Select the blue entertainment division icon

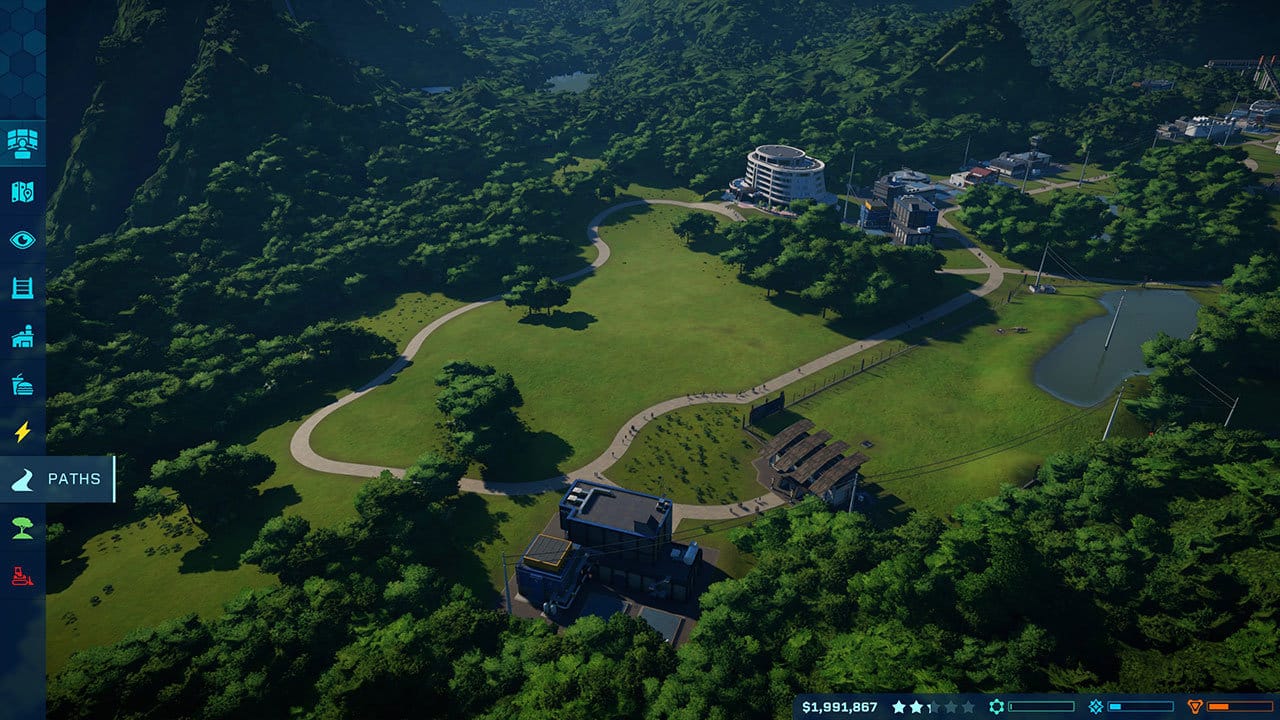coord(1096,707)
